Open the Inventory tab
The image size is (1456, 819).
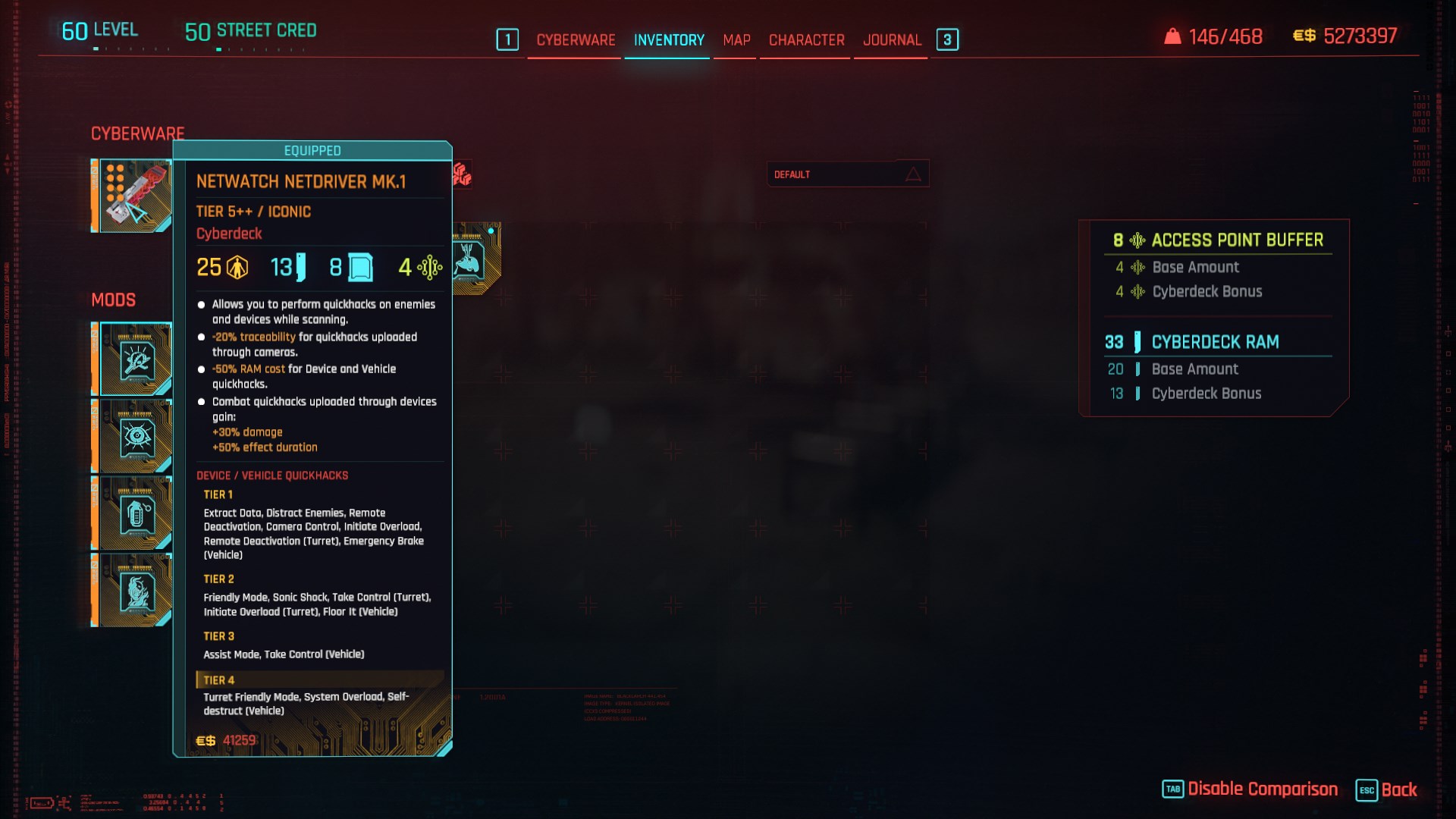pyautogui.click(x=669, y=40)
